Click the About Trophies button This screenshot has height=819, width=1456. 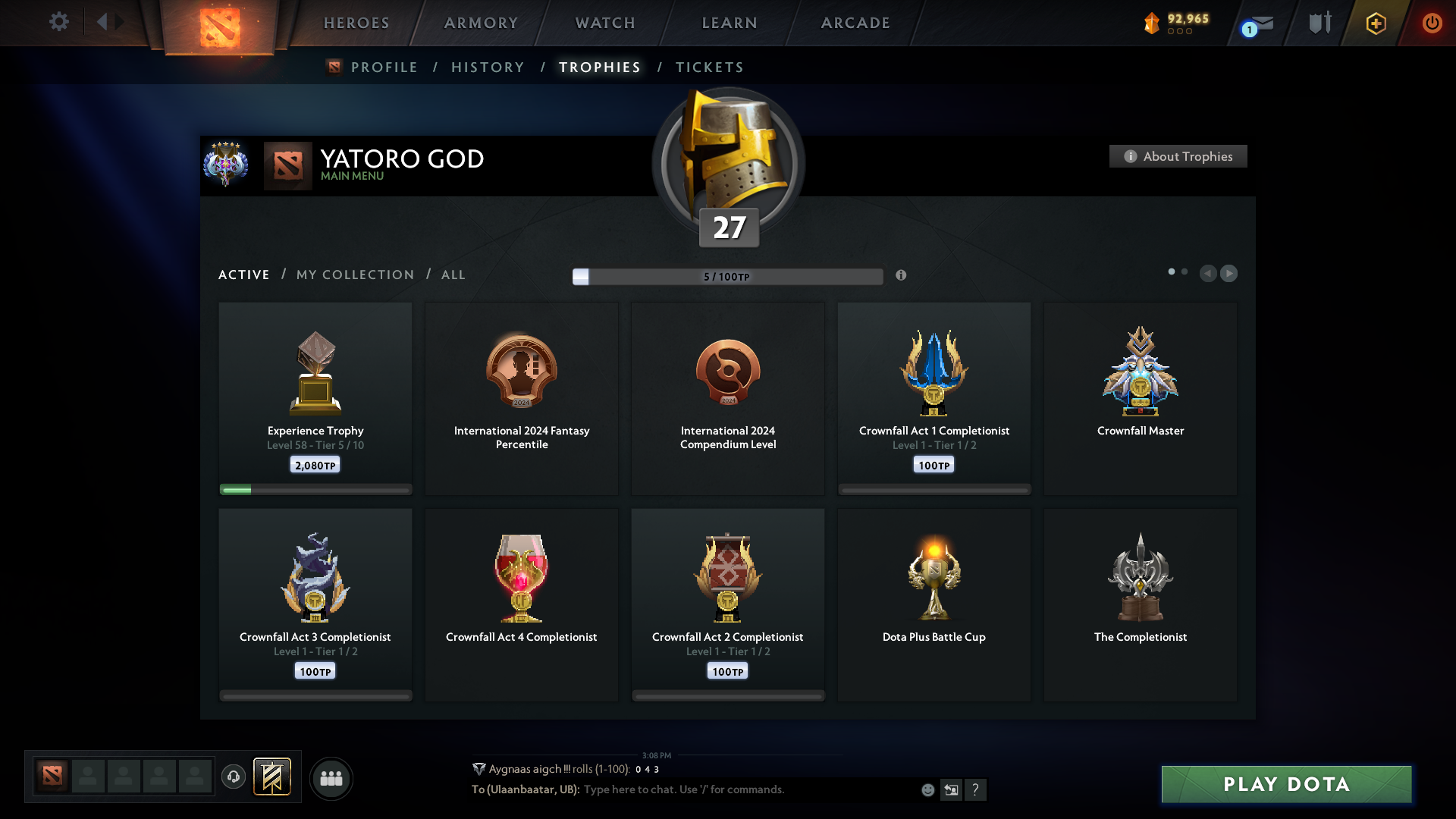click(x=1178, y=156)
